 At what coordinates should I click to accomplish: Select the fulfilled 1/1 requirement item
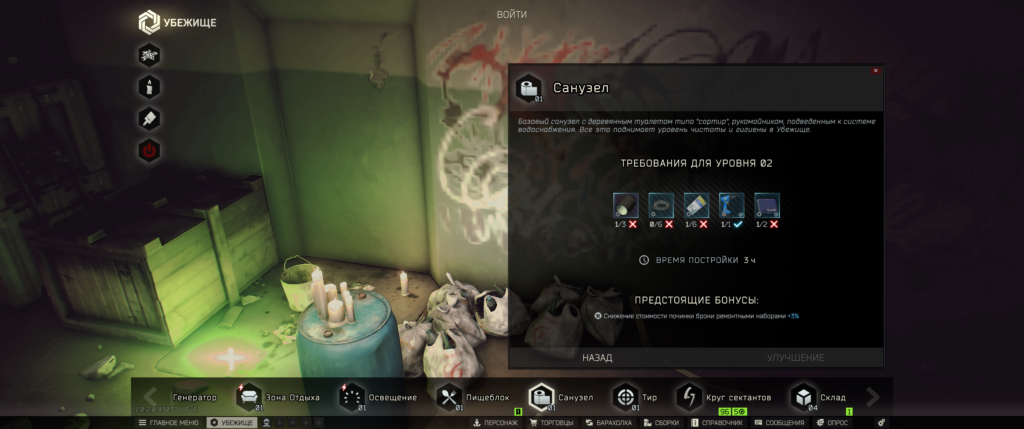click(731, 206)
